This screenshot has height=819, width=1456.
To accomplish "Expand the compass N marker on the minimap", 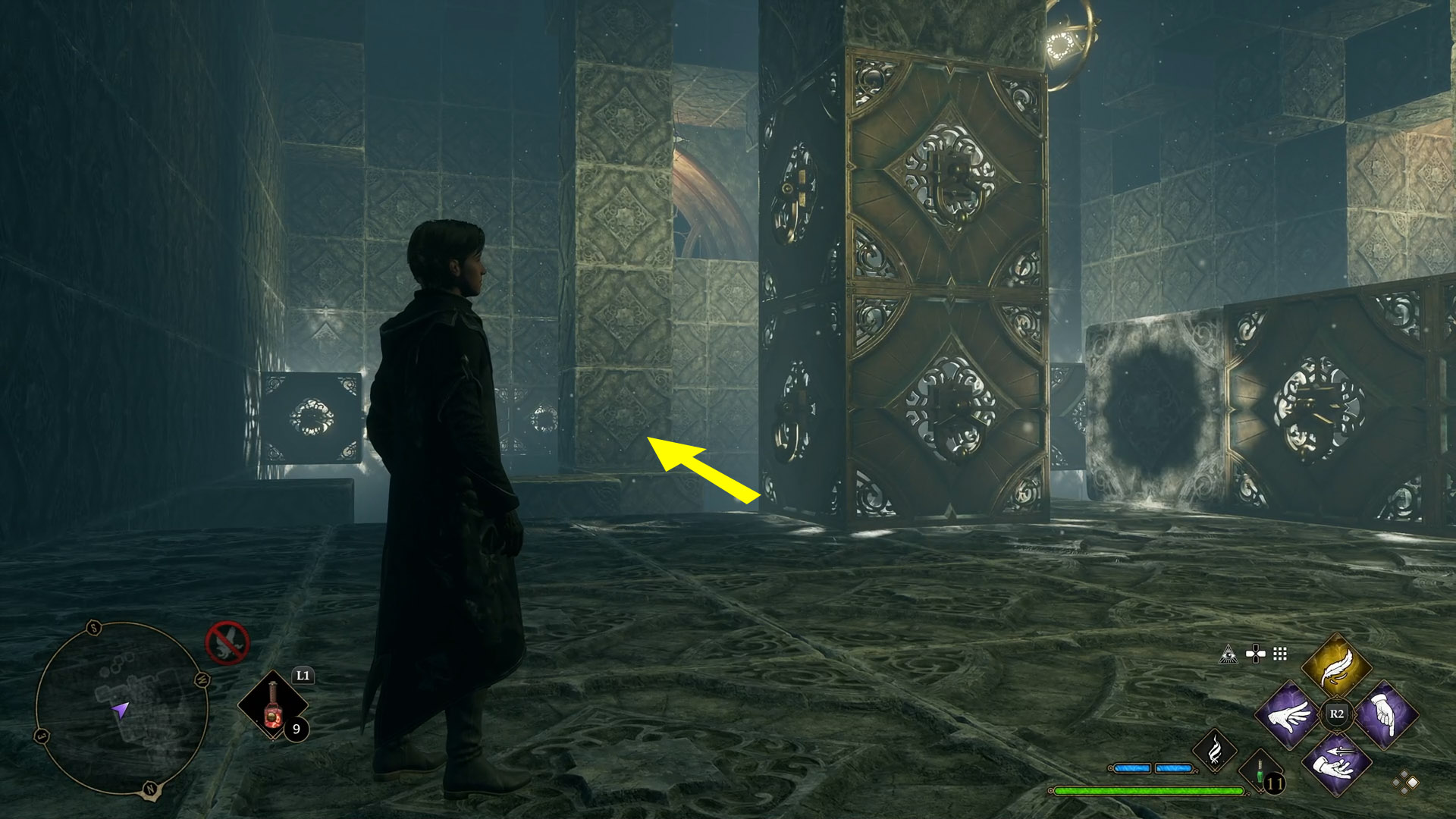I will tap(150, 789).
